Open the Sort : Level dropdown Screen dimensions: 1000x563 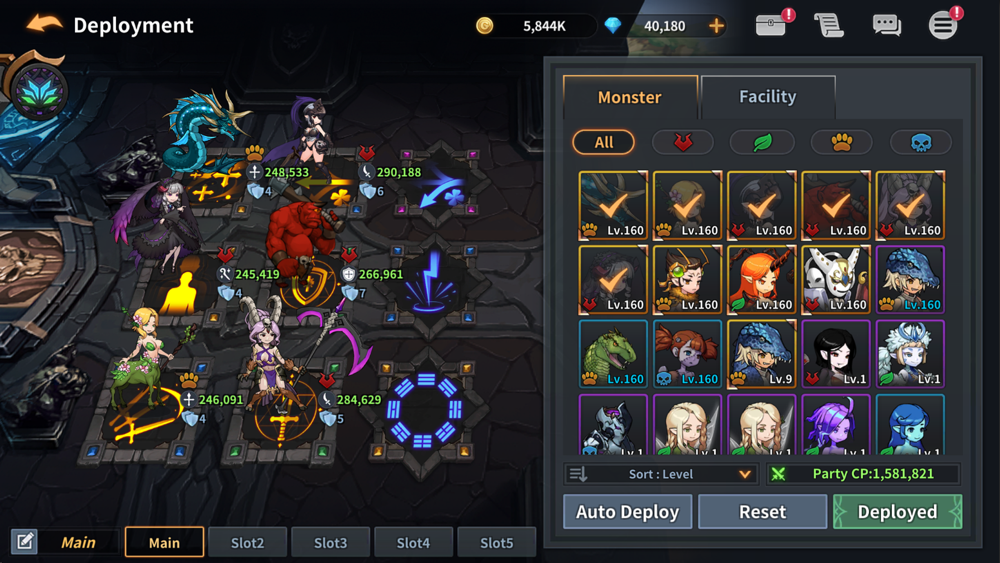[660, 474]
